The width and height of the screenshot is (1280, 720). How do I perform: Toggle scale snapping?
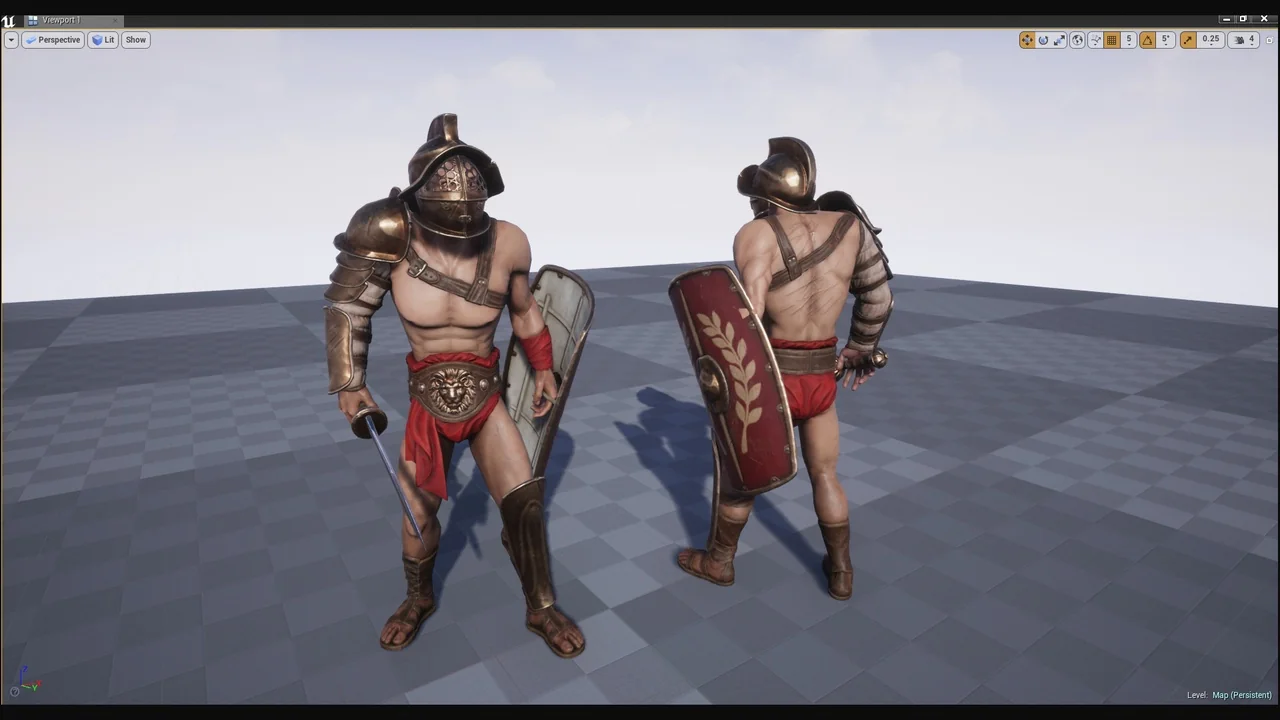click(x=1188, y=39)
